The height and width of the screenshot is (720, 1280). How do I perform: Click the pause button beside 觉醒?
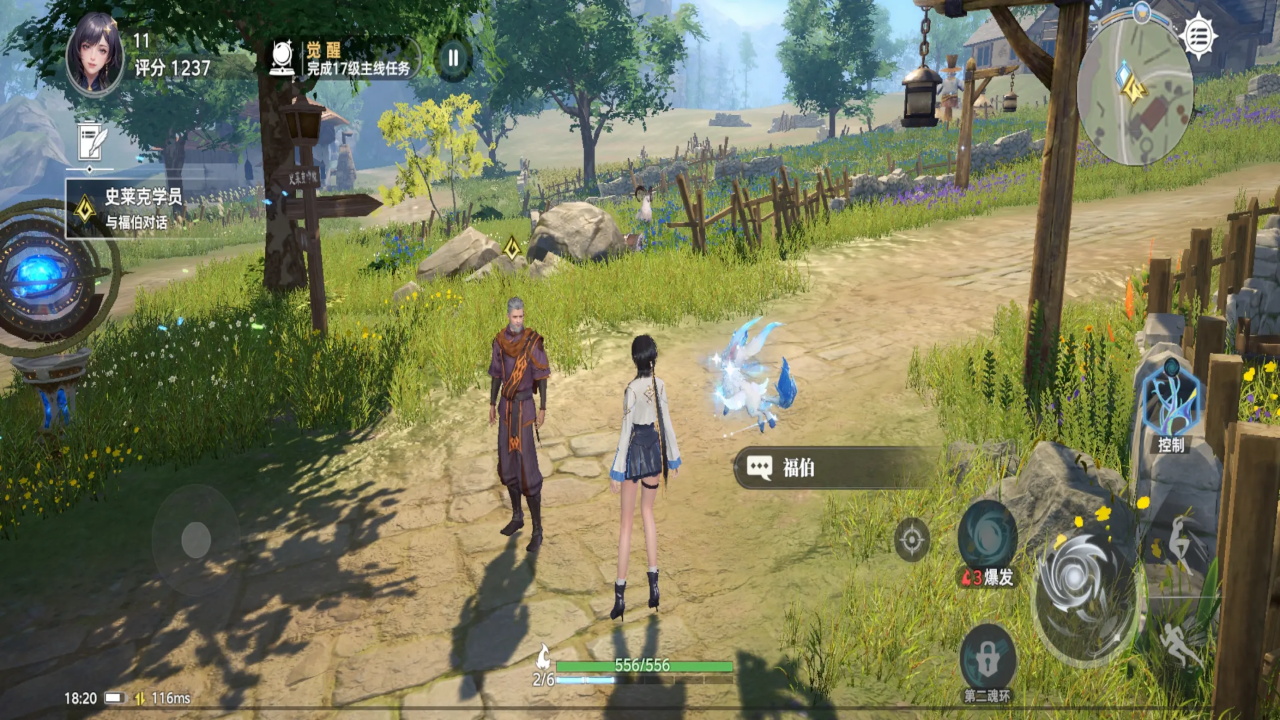click(453, 58)
